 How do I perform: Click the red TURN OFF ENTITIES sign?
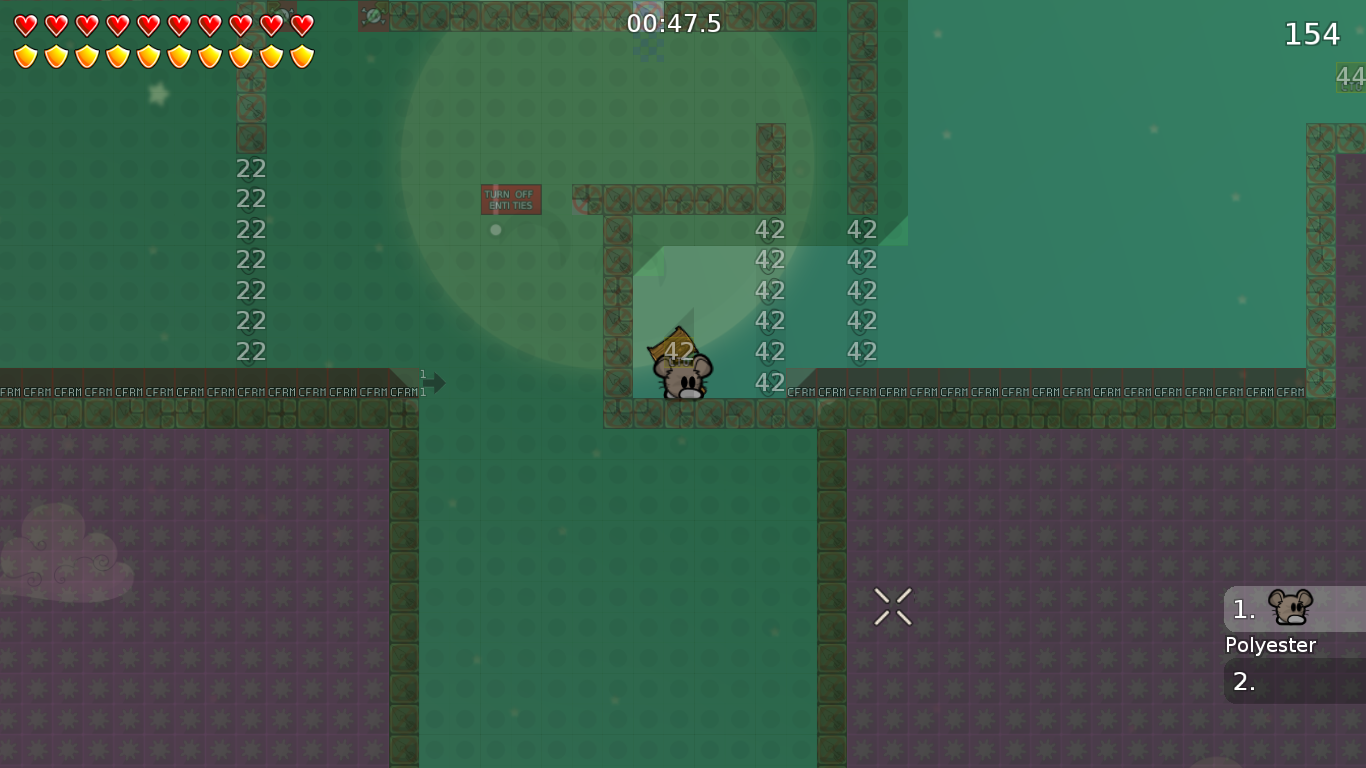click(x=511, y=200)
